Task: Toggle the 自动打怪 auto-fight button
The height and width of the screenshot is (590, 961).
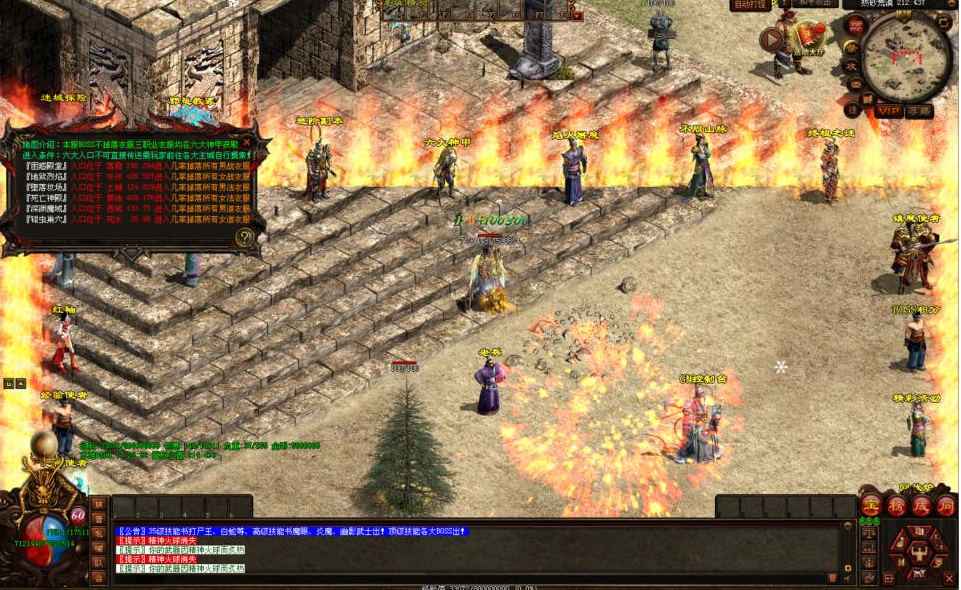Action: (x=750, y=5)
